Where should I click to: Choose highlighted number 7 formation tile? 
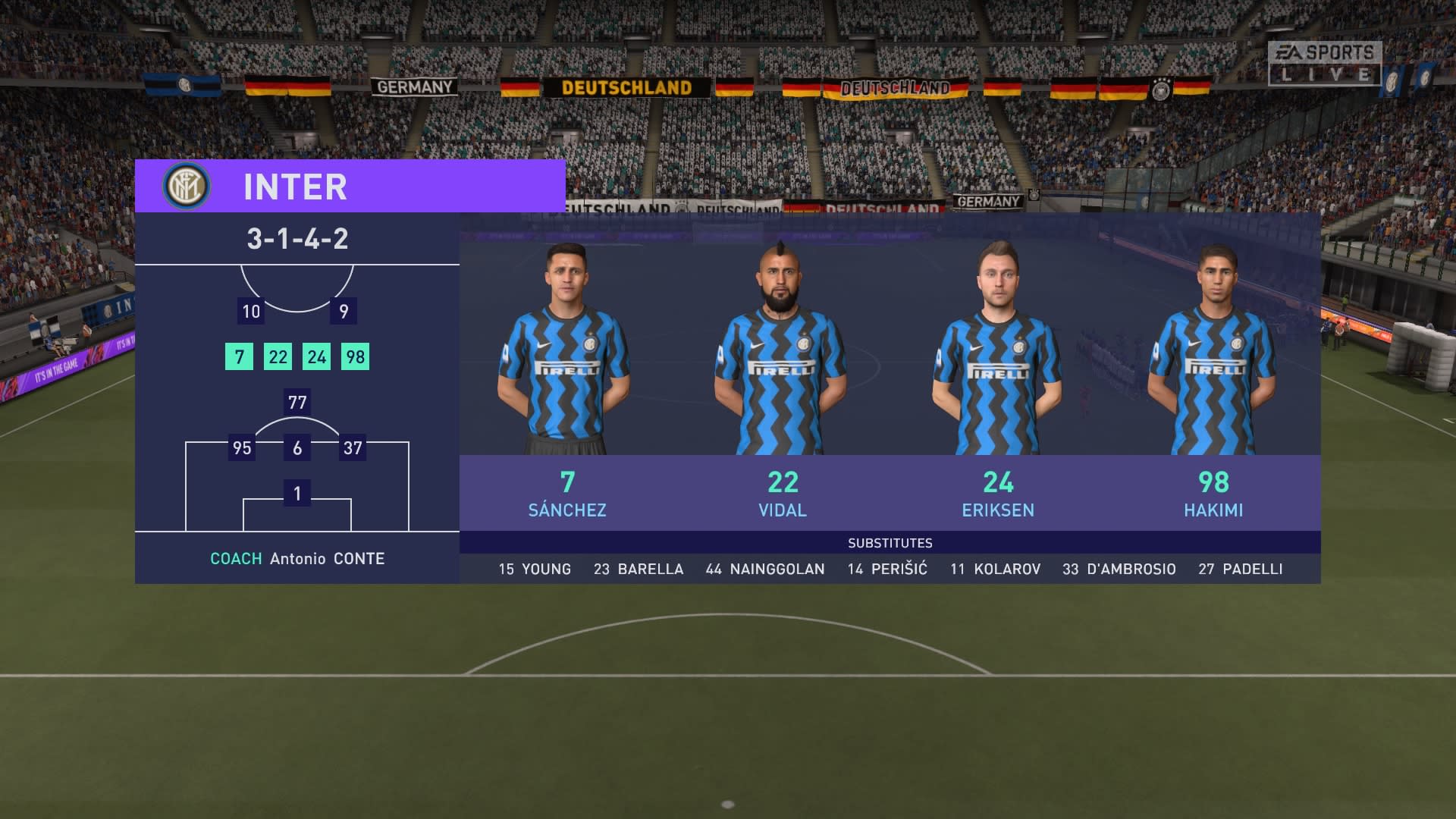239,356
